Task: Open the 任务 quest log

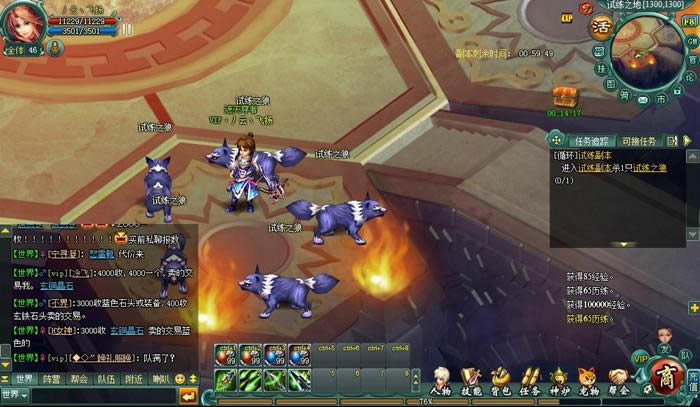Action: coord(530,379)
